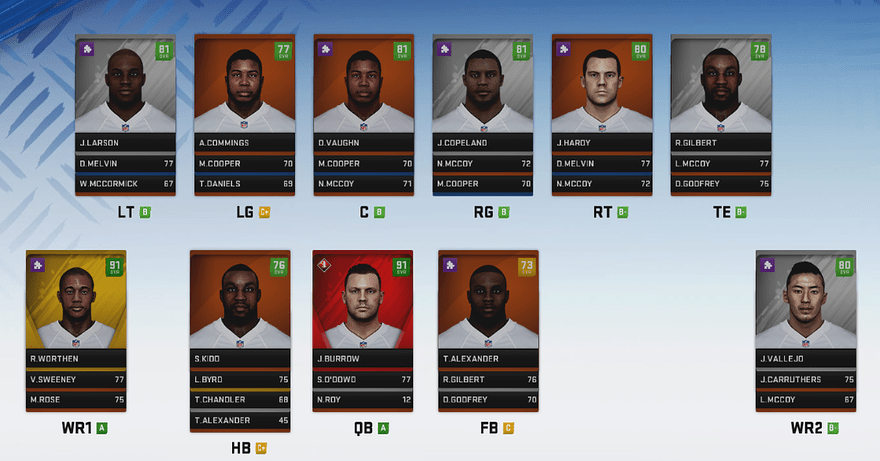Pick N.Roy third-string quarterback row
880x461 pixels.
pyautogui.click(x=362, y=400)
